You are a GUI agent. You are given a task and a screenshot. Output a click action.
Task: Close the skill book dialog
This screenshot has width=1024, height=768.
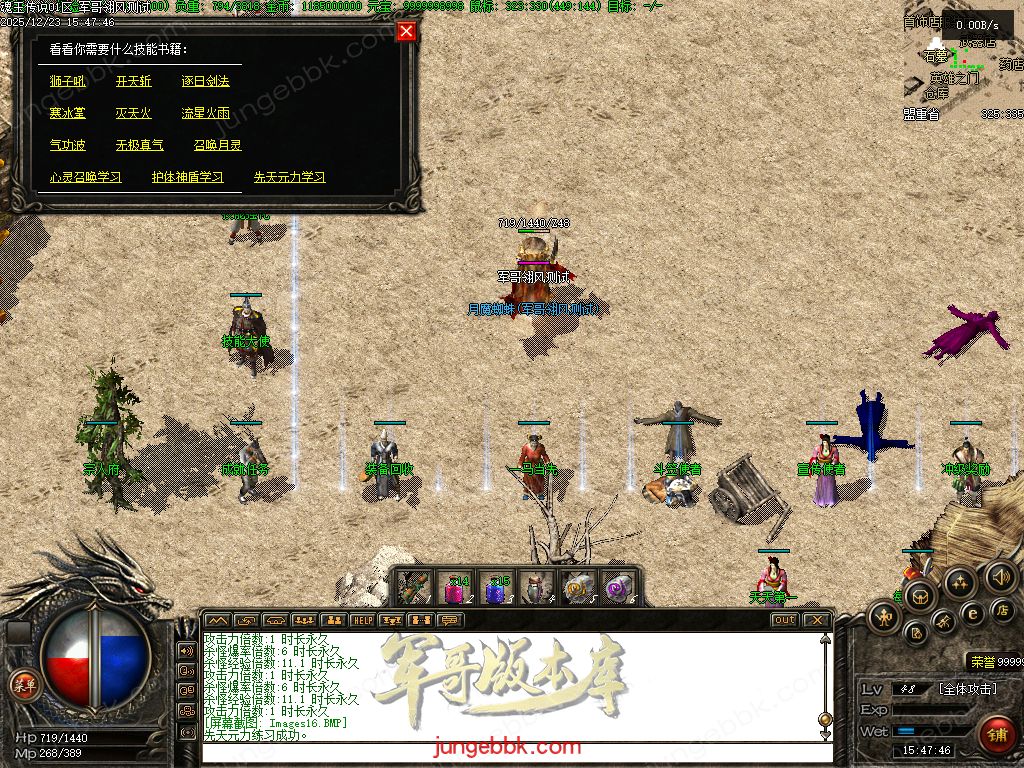pyautogui.click(x=406, y=31)
